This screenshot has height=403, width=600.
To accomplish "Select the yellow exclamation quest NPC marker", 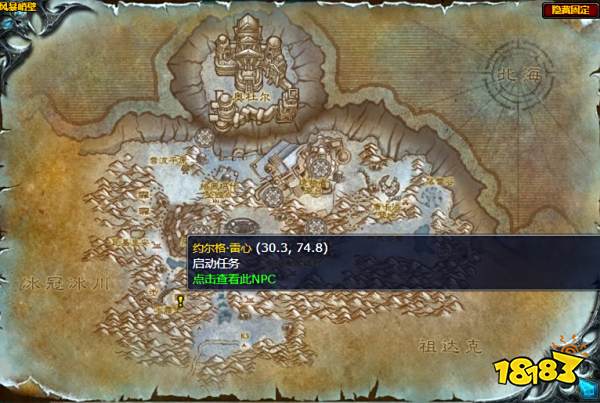I will (179, 299).
